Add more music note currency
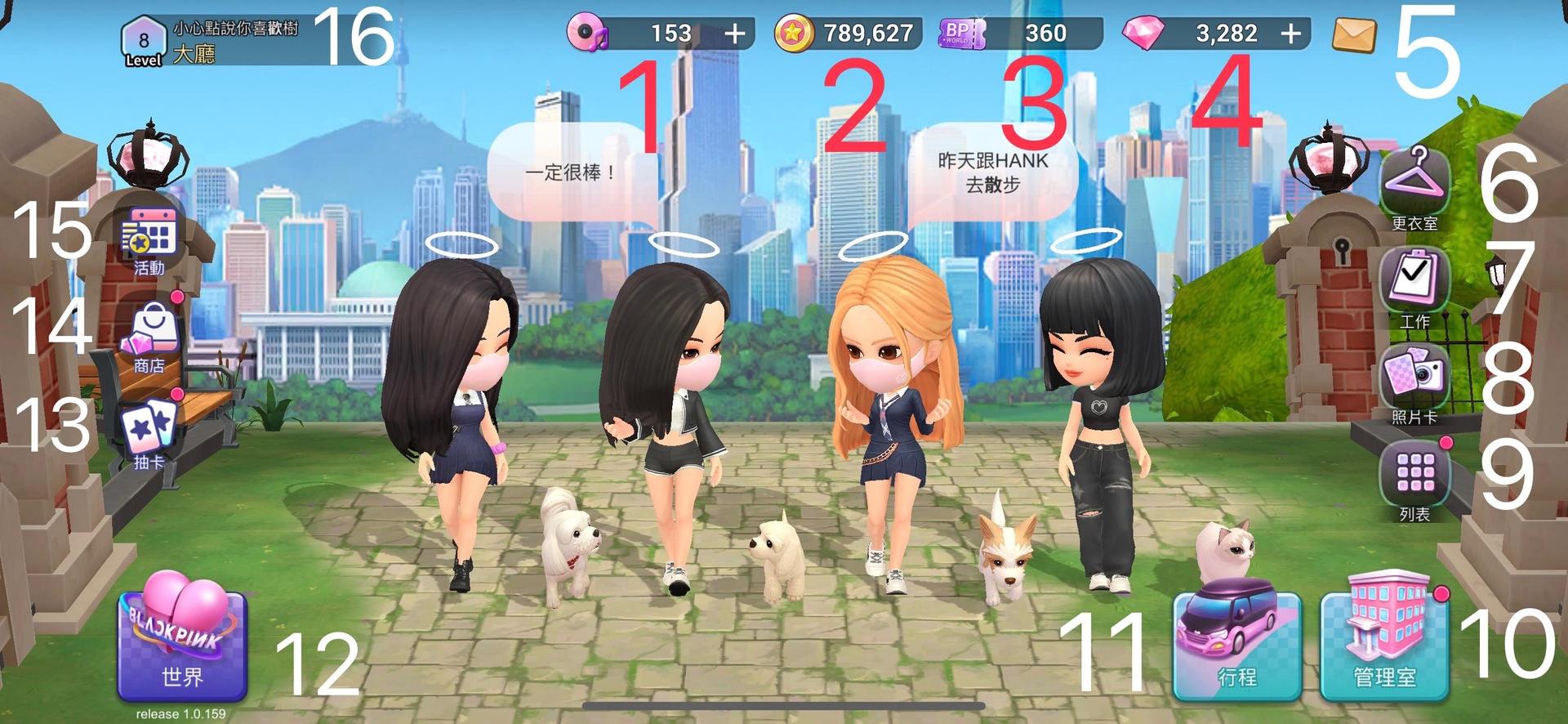Image resolution: width=1568 pixels, height=724 pixels. point(737,34)
